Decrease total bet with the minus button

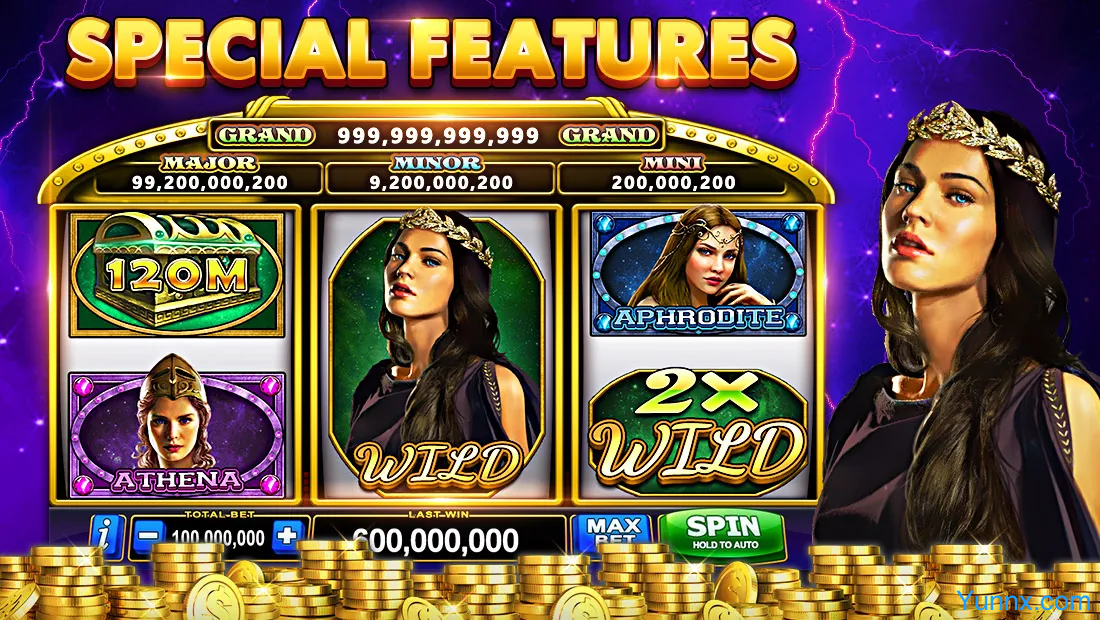tap(147, 536)
